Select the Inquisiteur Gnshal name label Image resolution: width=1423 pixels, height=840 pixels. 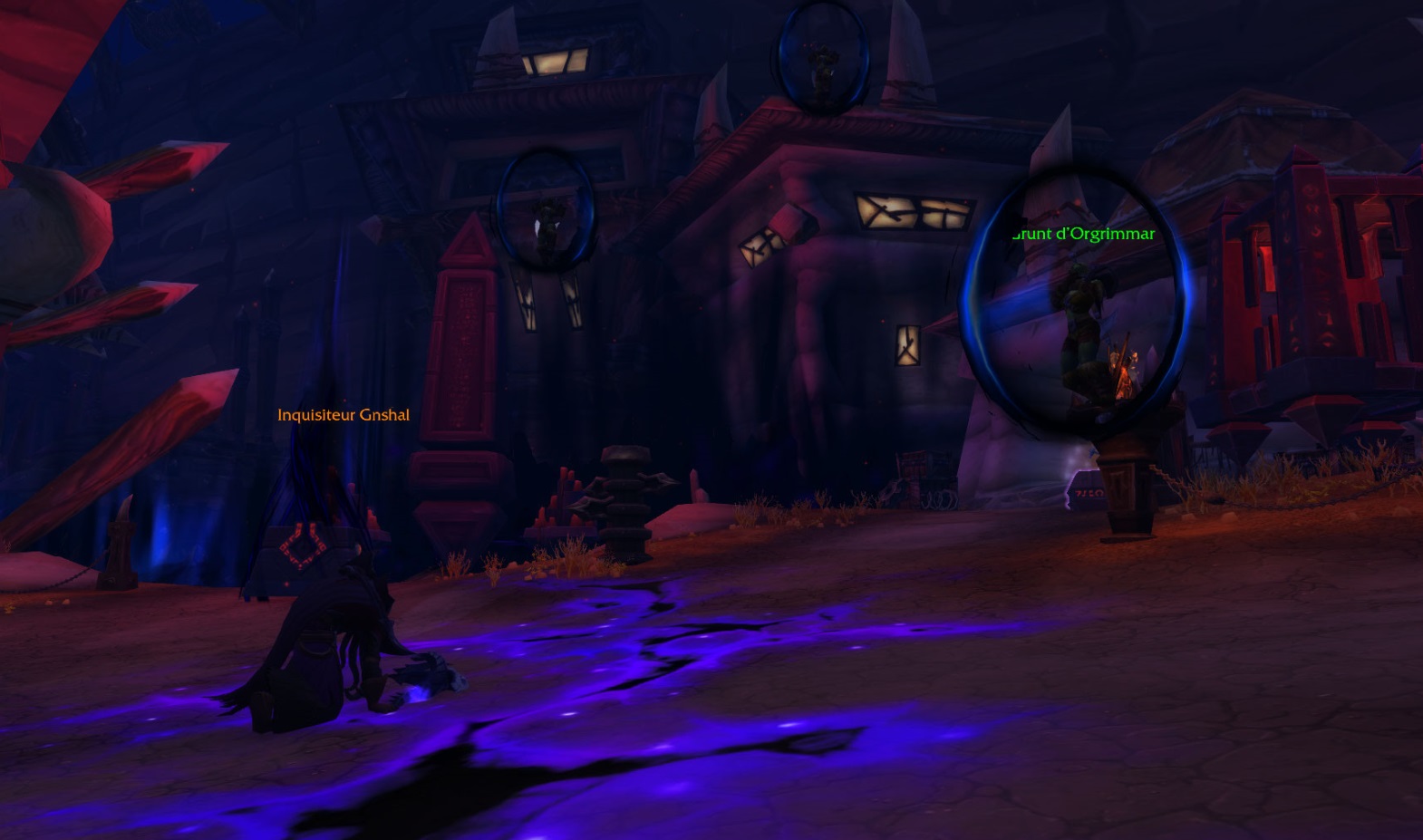tap(343, 415)
